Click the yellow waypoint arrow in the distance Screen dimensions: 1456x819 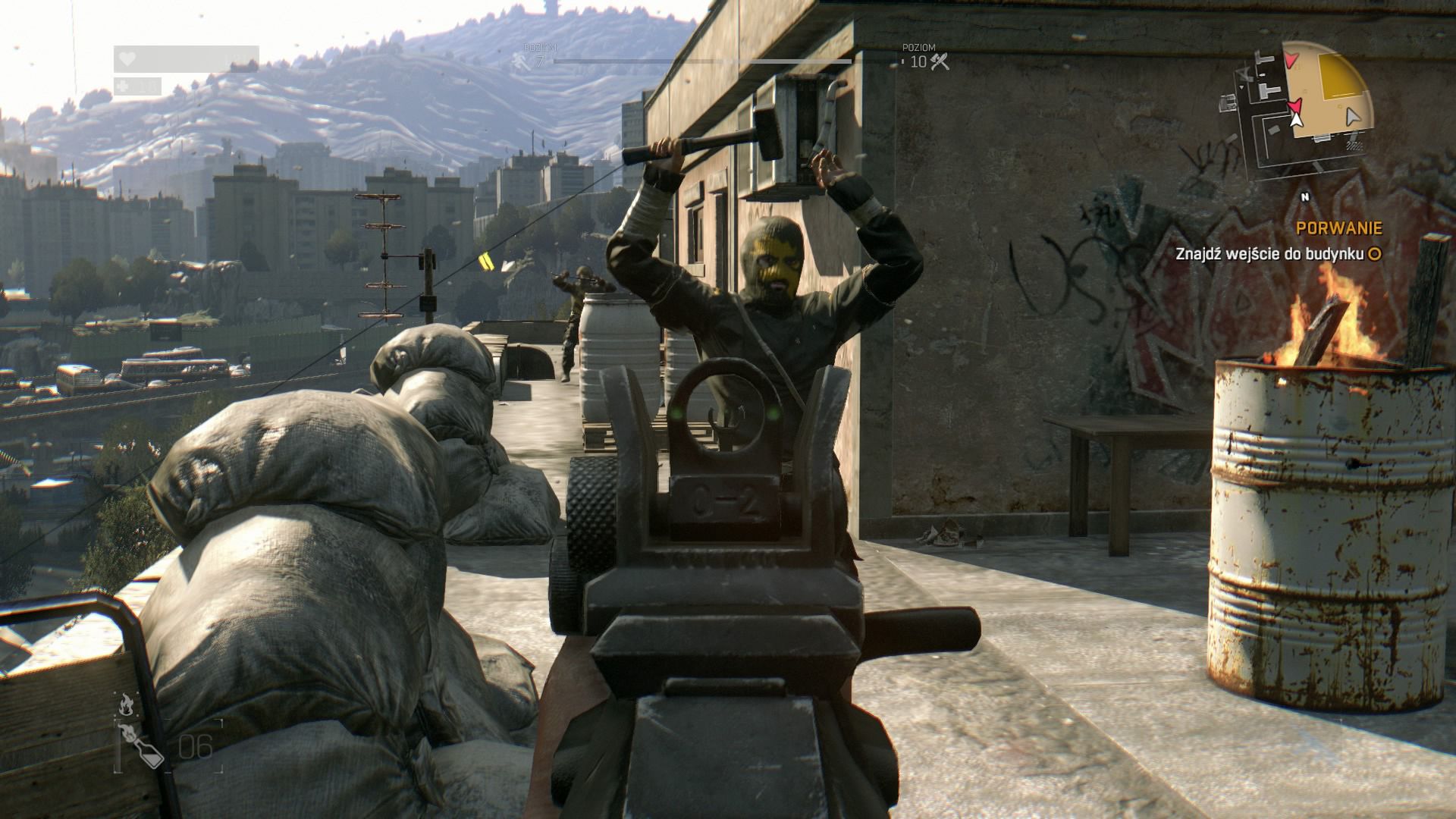[487, 261]
